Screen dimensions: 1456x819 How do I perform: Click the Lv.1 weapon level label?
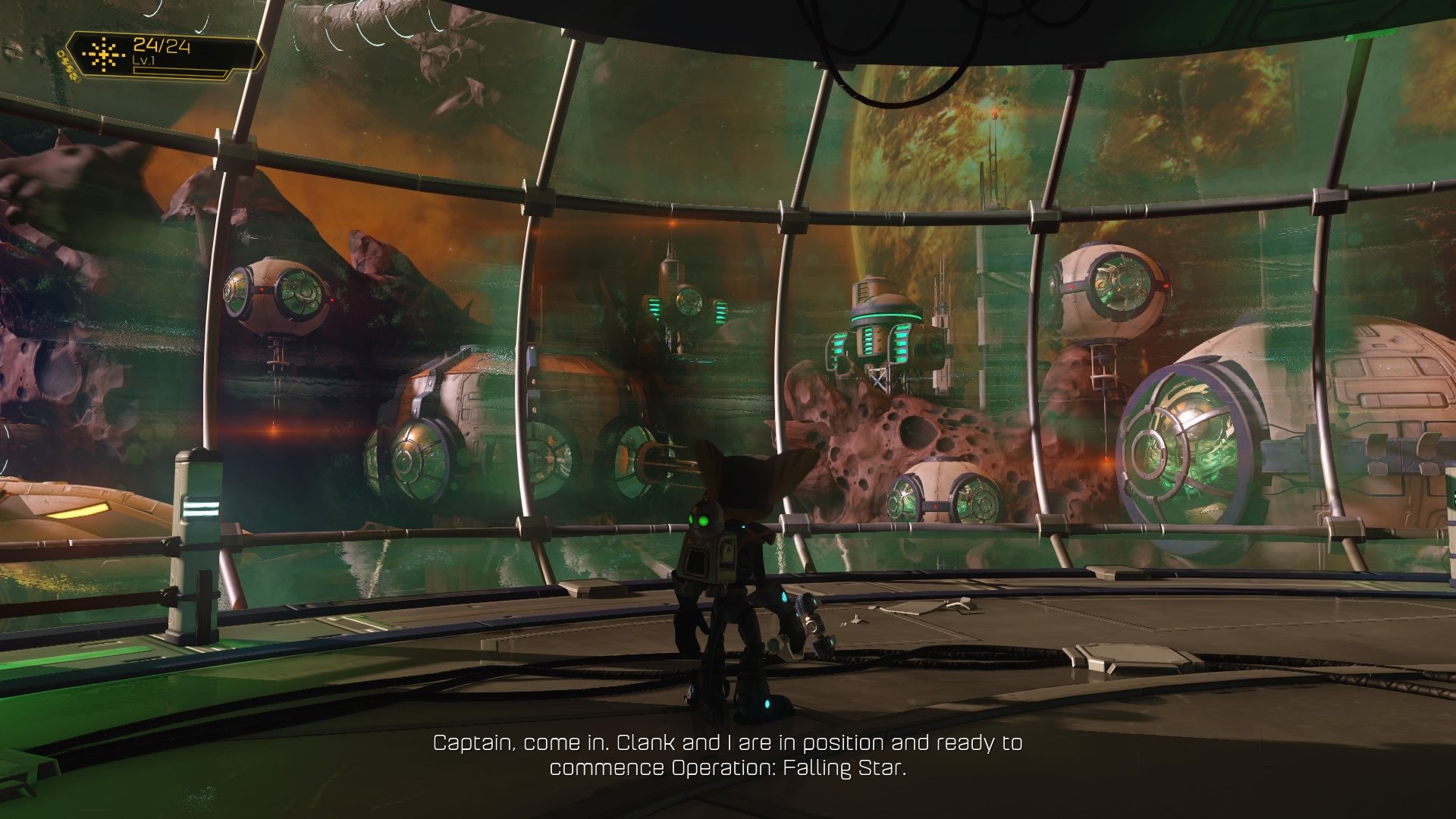click(x=145, y=61)
